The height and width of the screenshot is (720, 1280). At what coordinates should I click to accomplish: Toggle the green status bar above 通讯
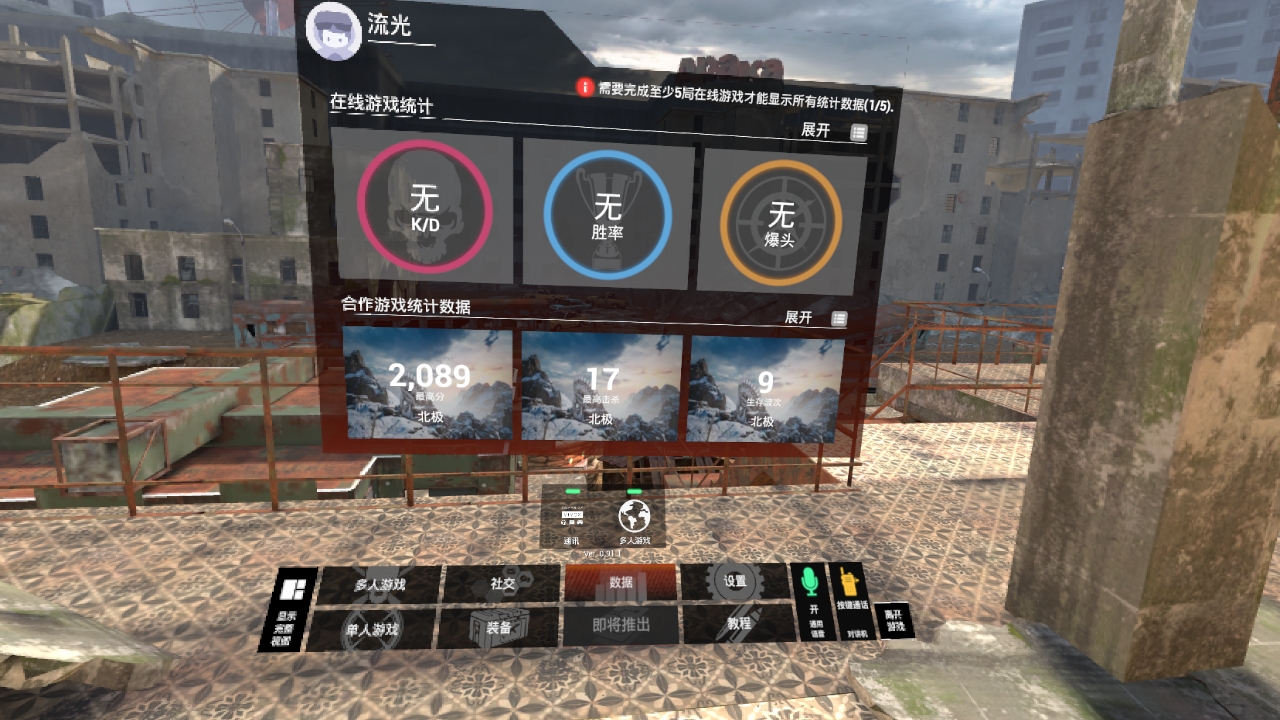(572, 492)
